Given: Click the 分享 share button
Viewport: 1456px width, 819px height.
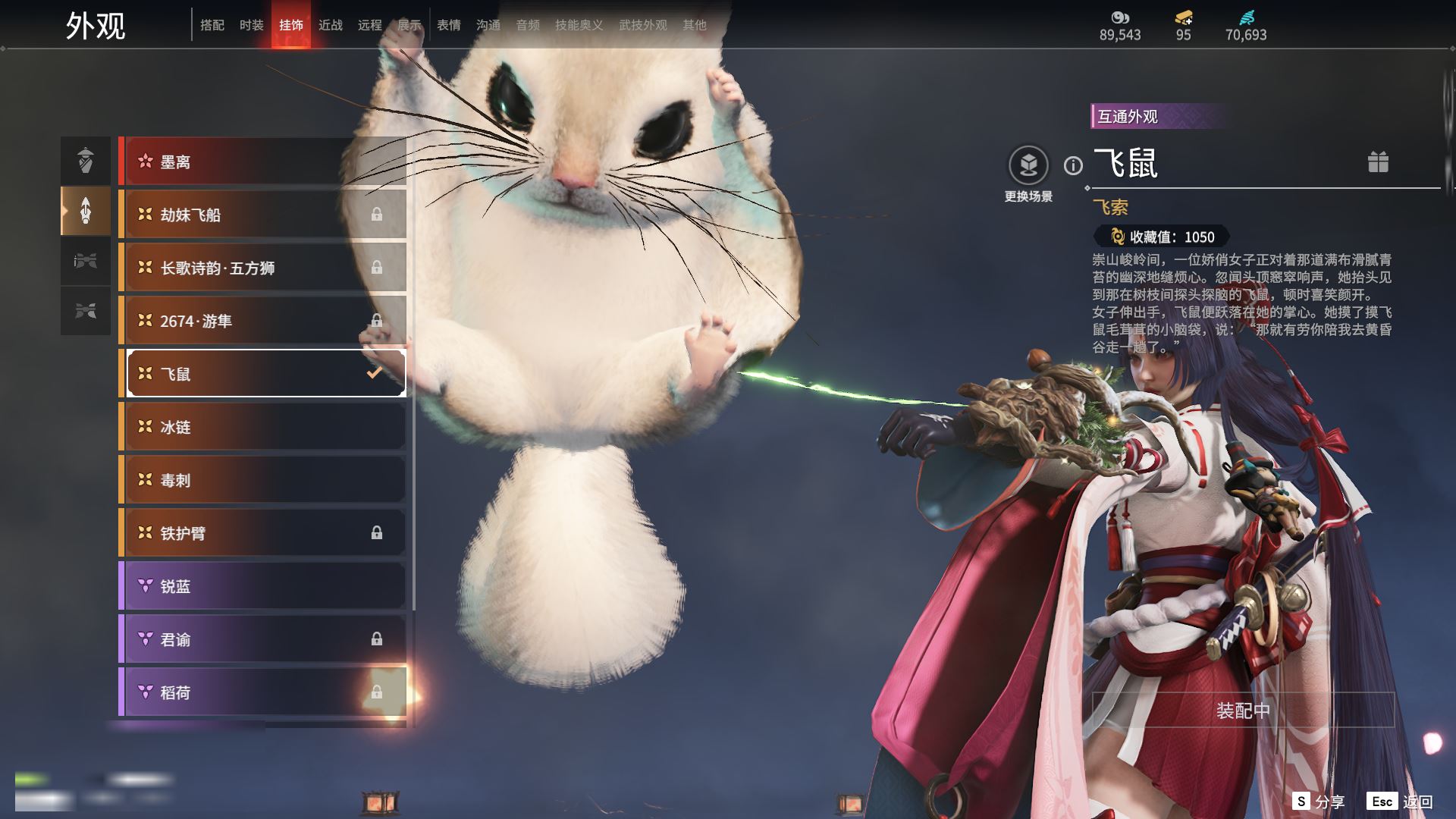Looking at the screenshot, I should pyautogui.click(x=1319, y=802).
